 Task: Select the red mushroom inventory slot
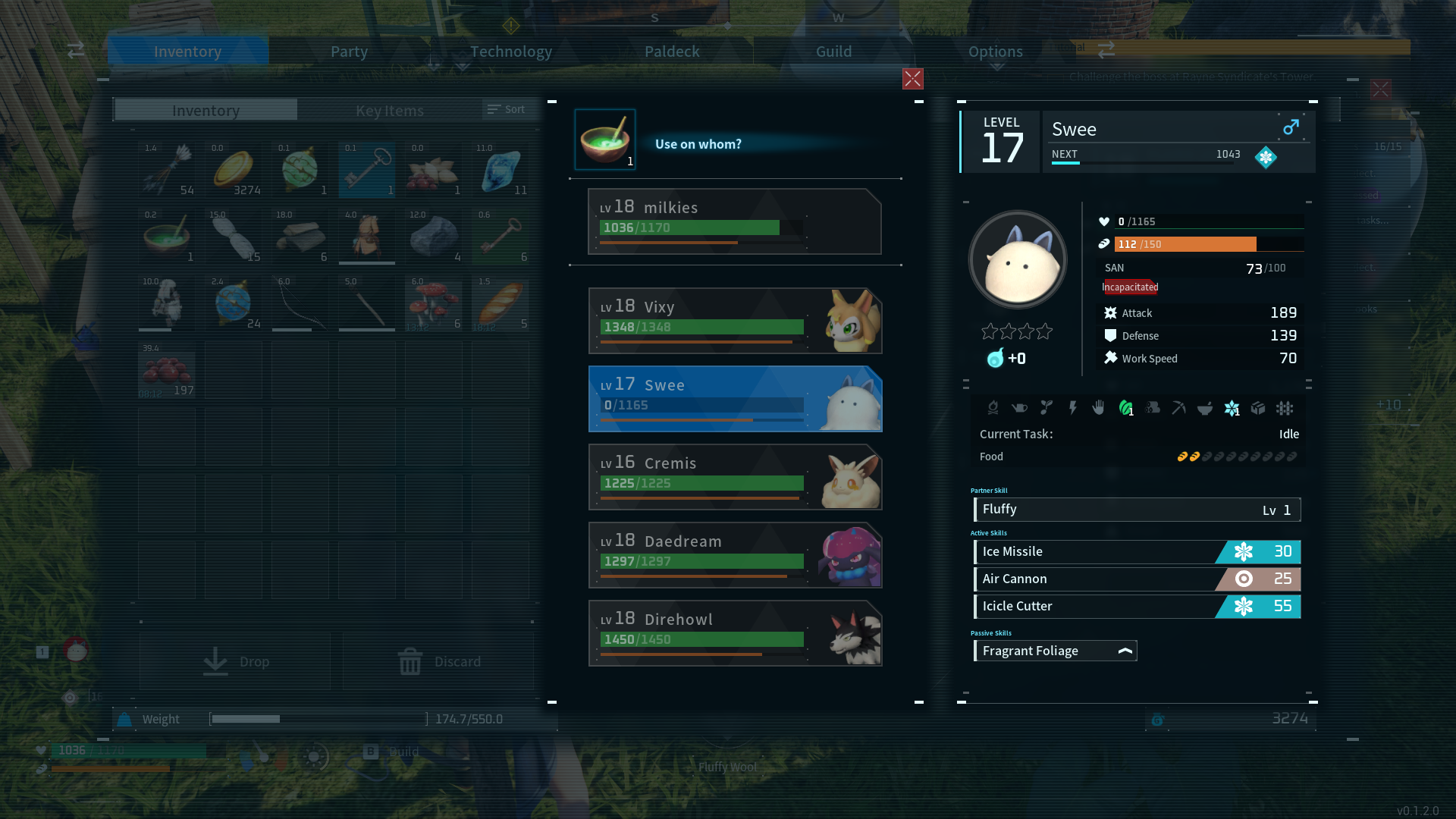(434, 303)
